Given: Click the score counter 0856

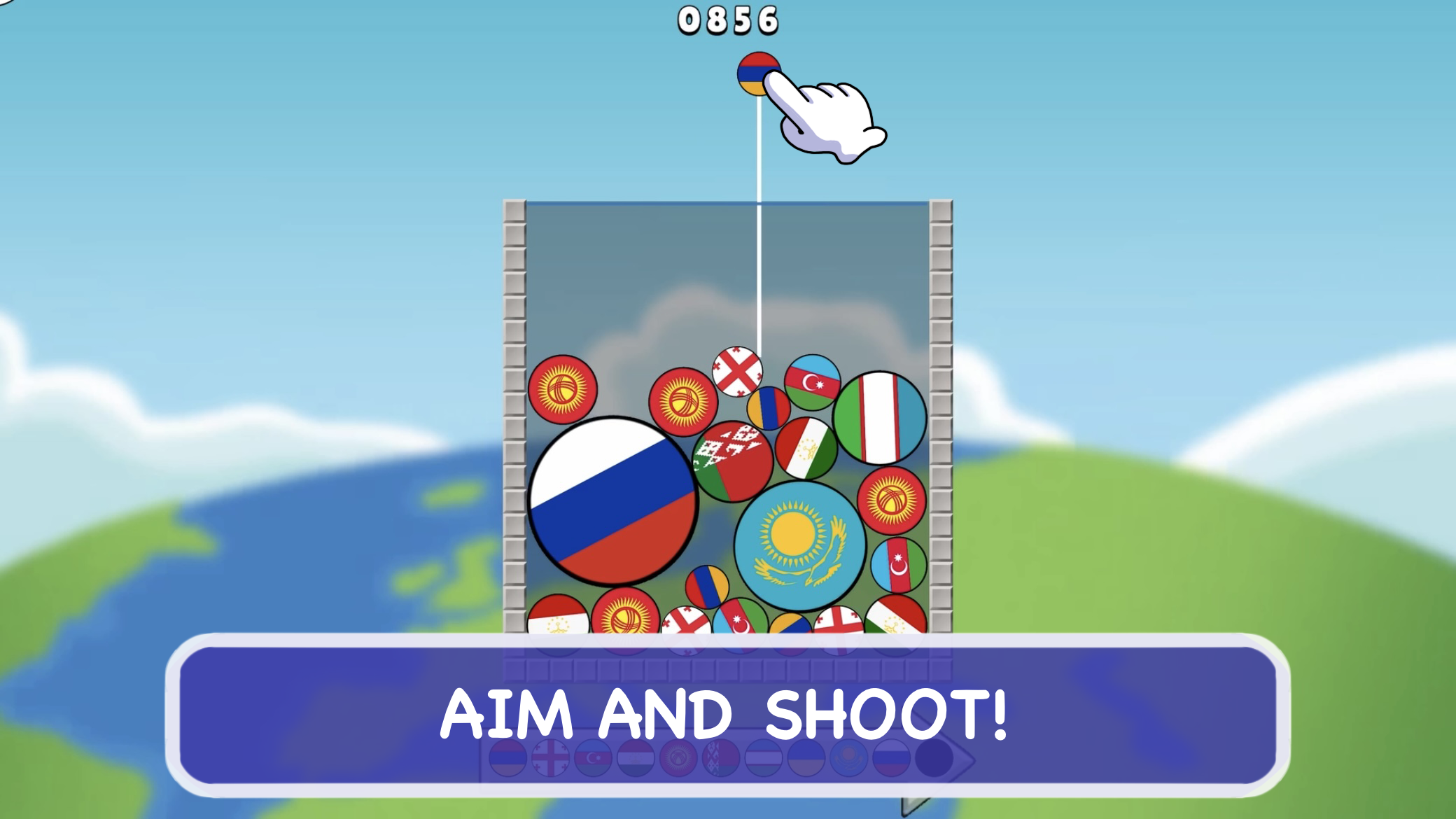Looking at the screenshot, I should click(727, 19).
